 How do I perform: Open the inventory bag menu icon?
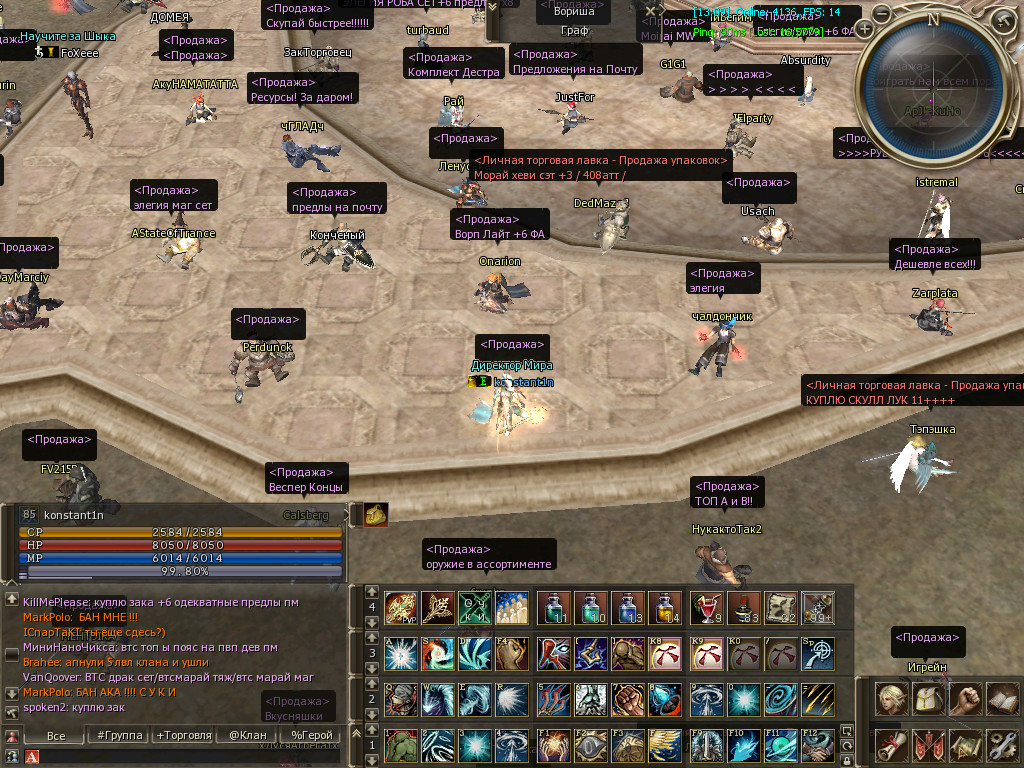(x=929, y=698)
